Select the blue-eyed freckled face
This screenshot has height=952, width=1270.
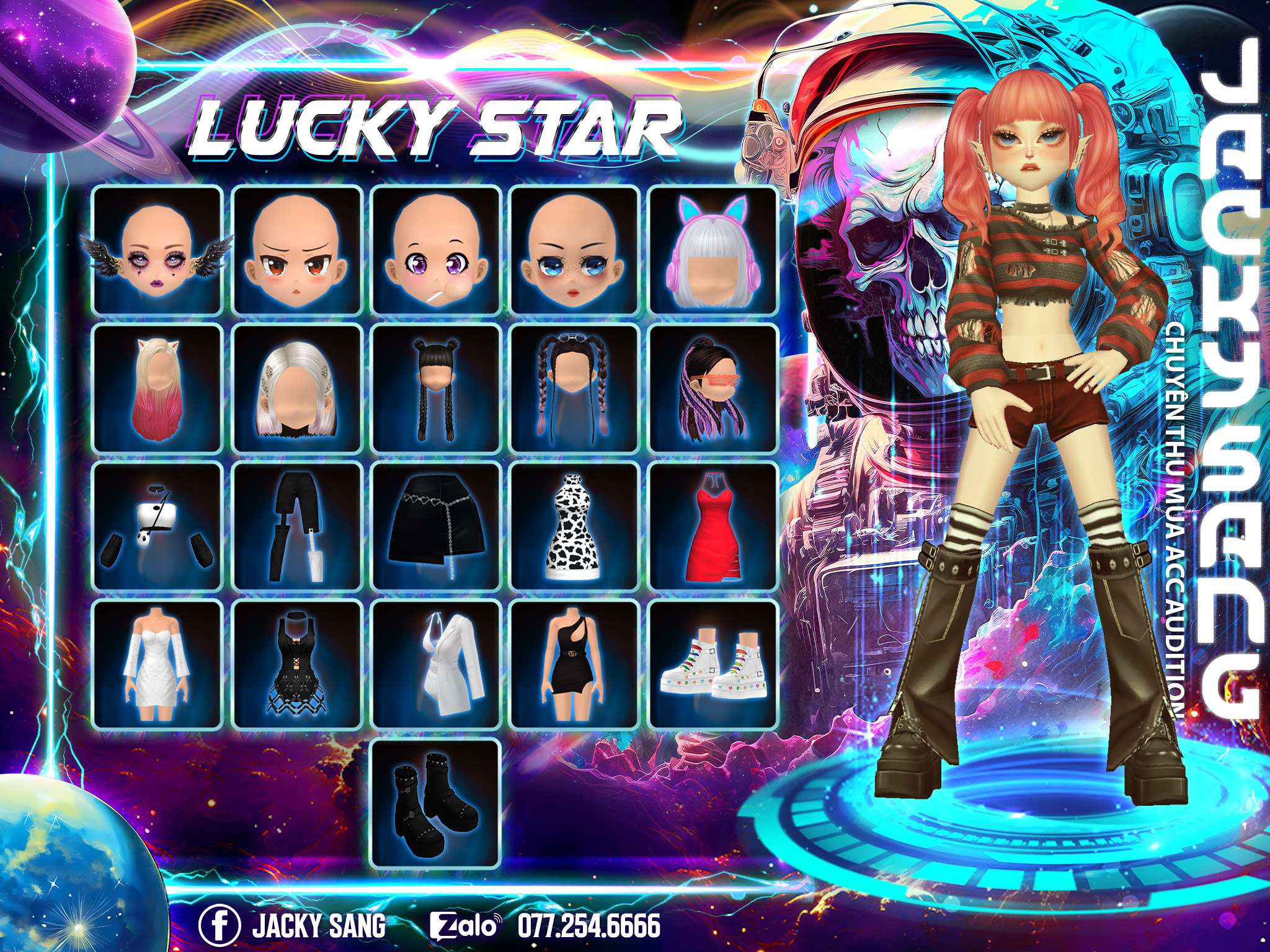(x=575, y=251)
